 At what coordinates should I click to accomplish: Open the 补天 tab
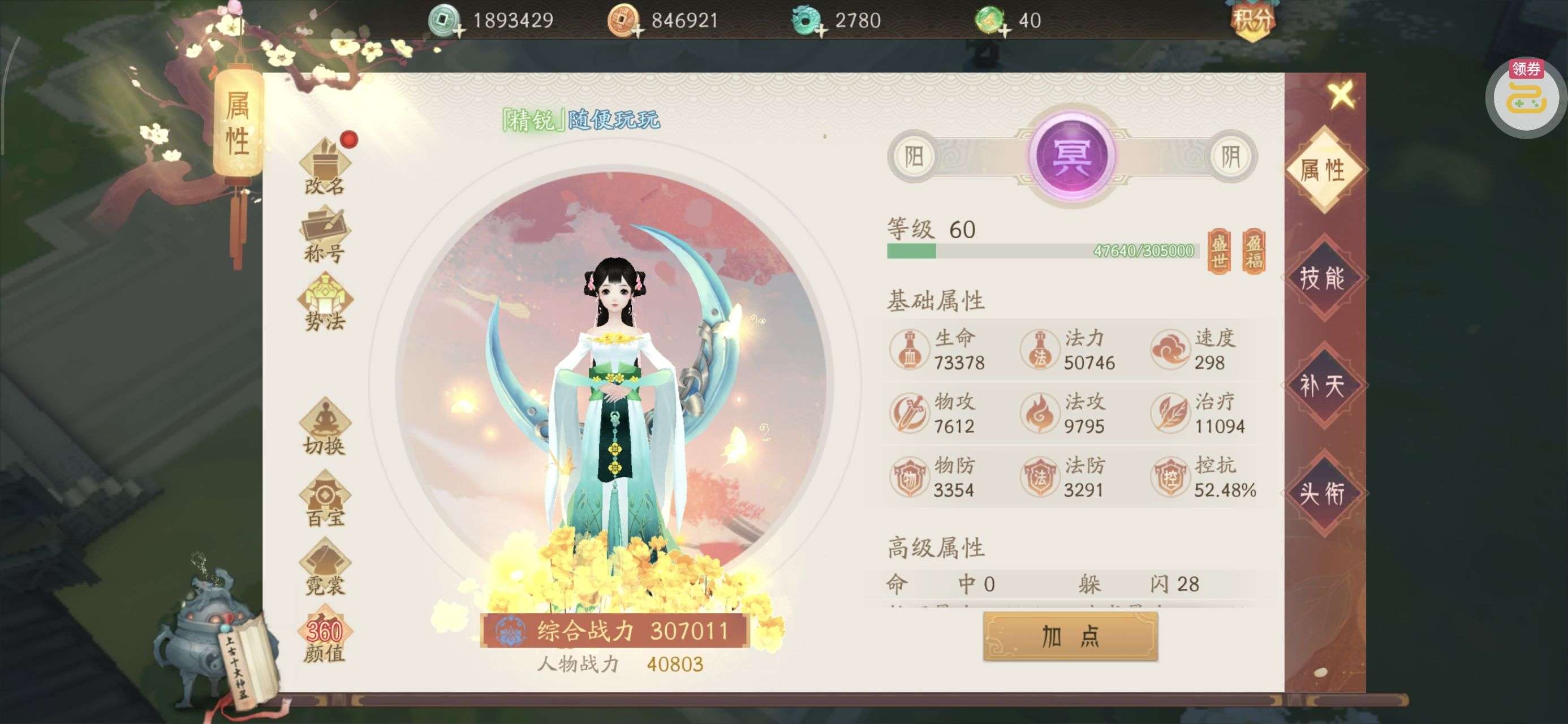[1323, 385]
